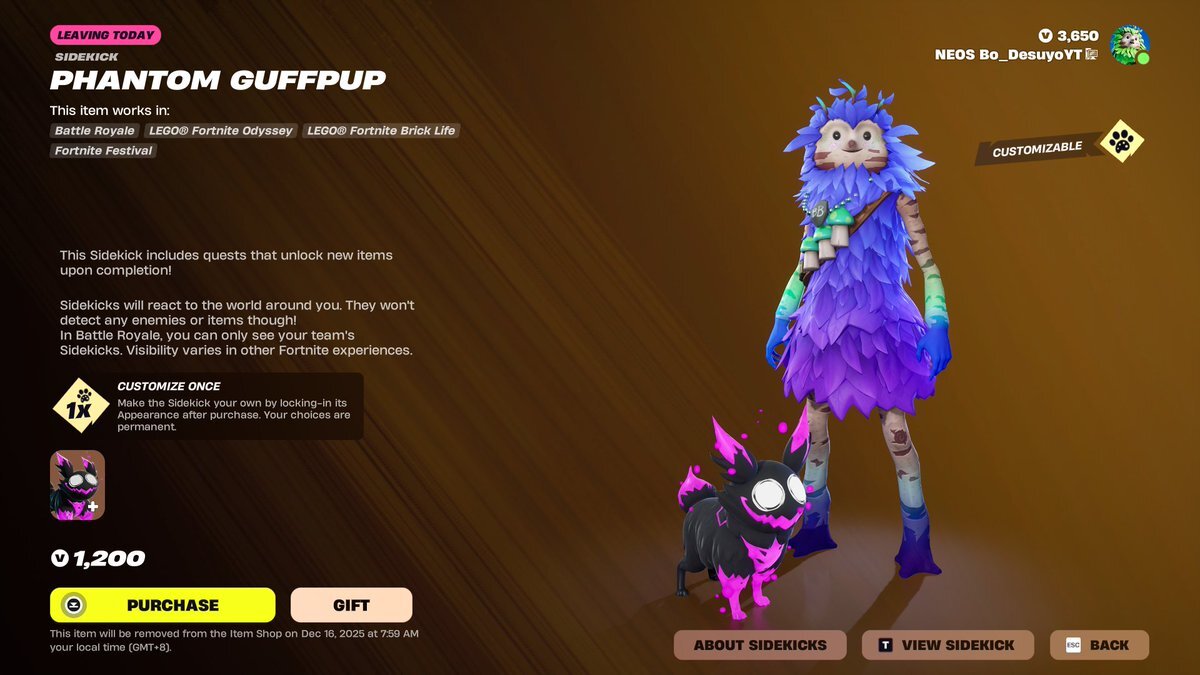Image resolution: width=1200 pixels, height=675 pixels.
Task: Click the Customizable paw badge
Action: pos(1122,144)
